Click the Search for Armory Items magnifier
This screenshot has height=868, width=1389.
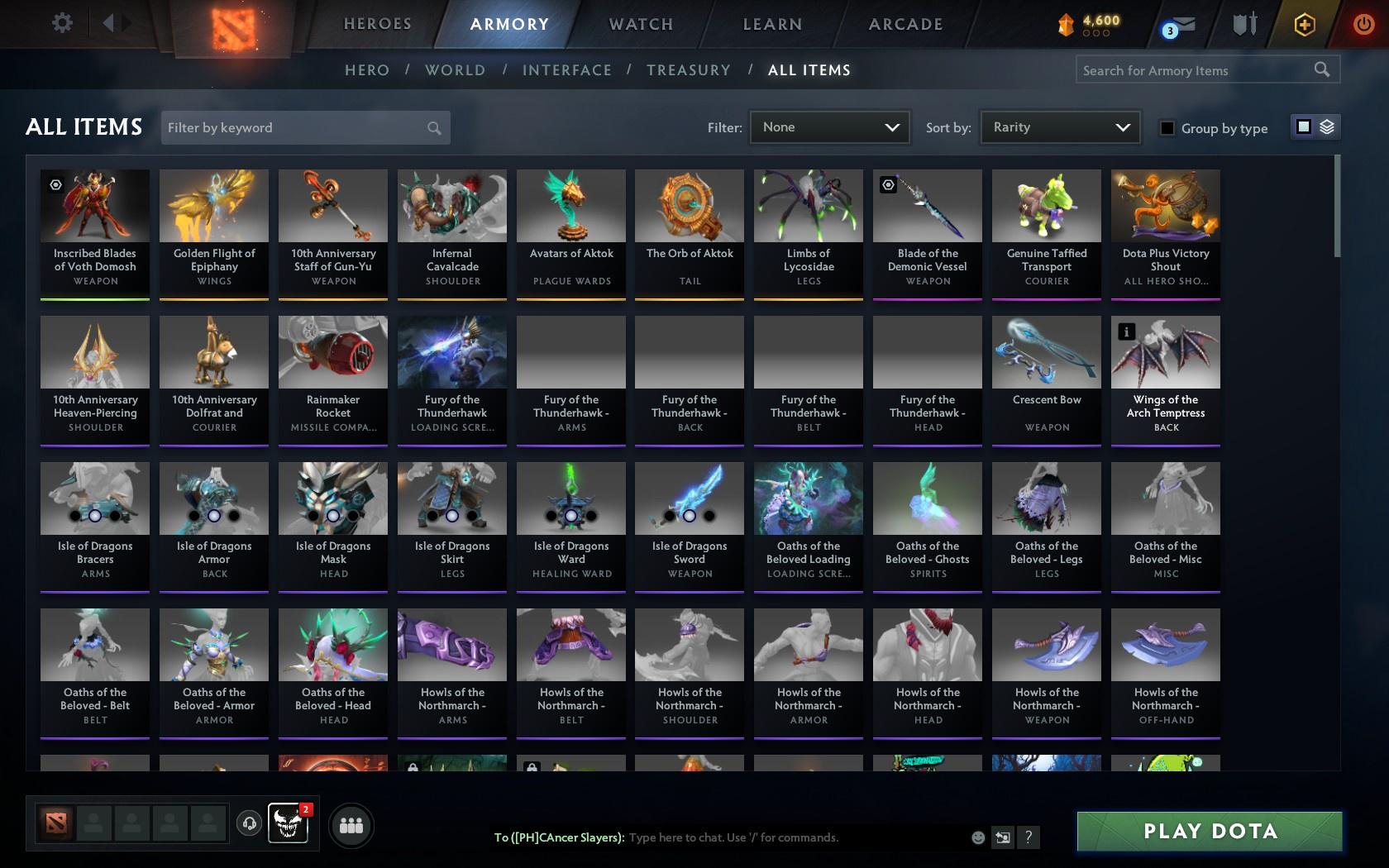[x=1320, y=69]
